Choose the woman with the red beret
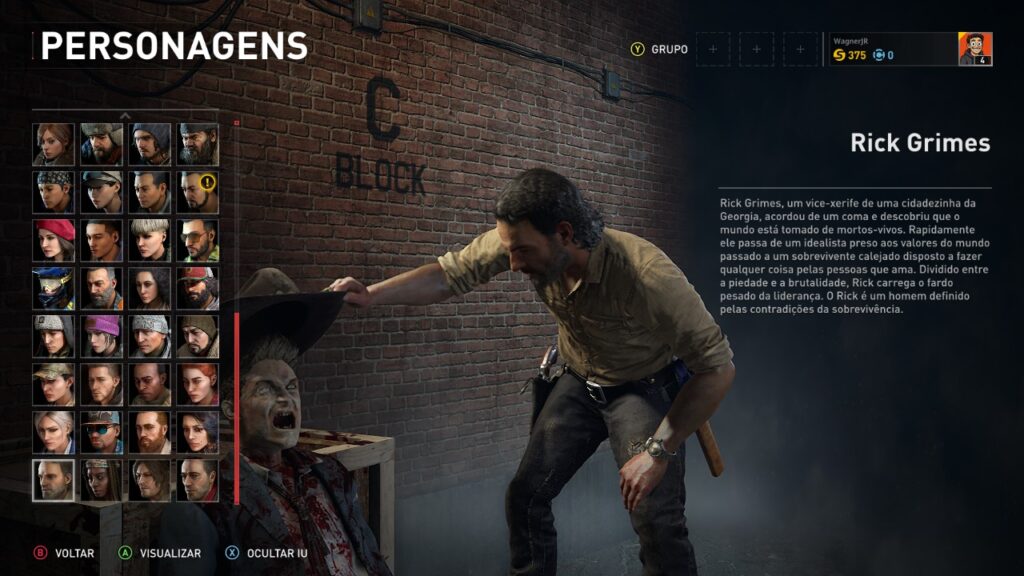Image resolution: width=1024 pixels, height=576 pixels. click(x=54, y=240)
